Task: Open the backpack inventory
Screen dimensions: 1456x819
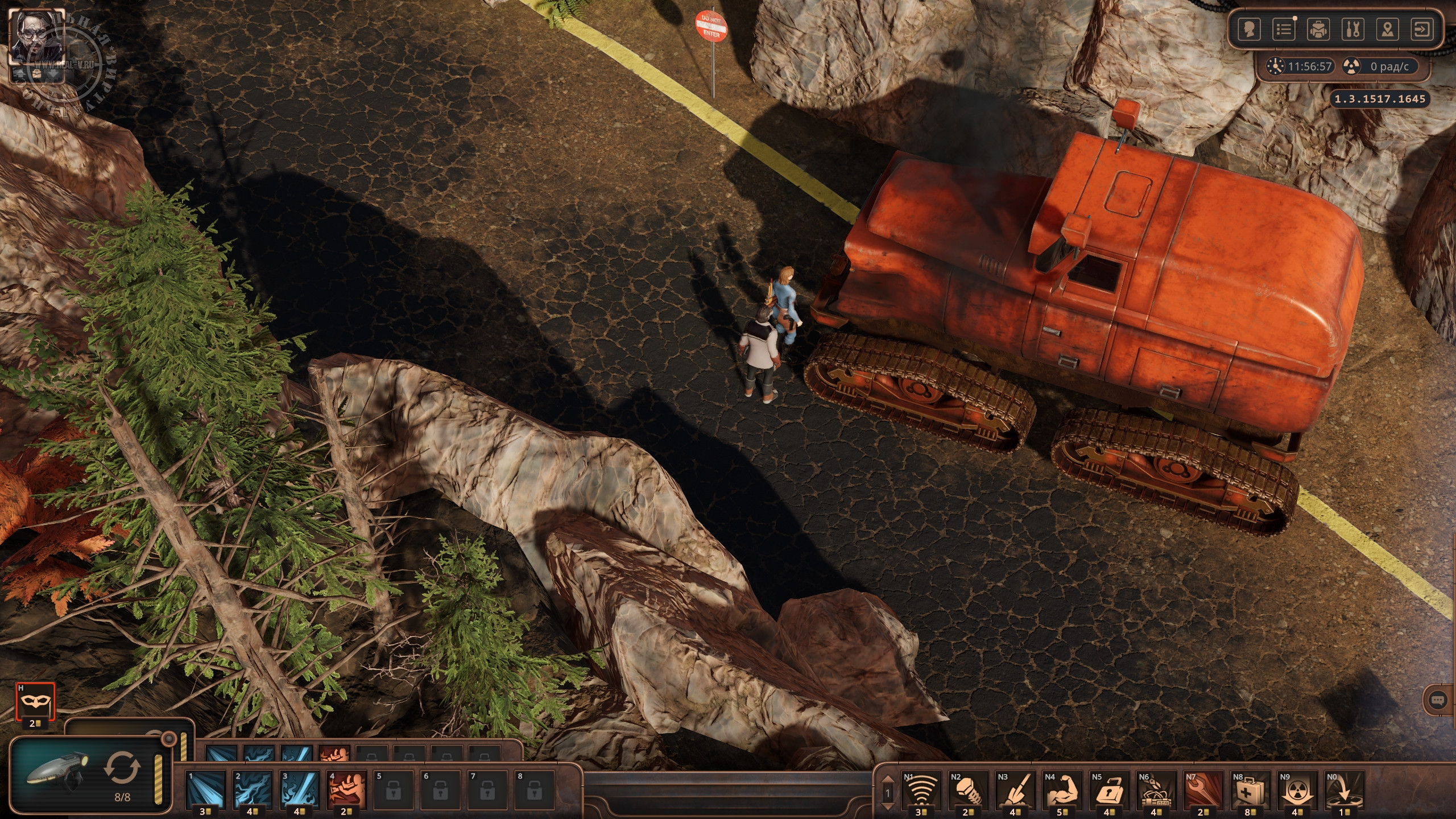Action: tap(1318, 30)
